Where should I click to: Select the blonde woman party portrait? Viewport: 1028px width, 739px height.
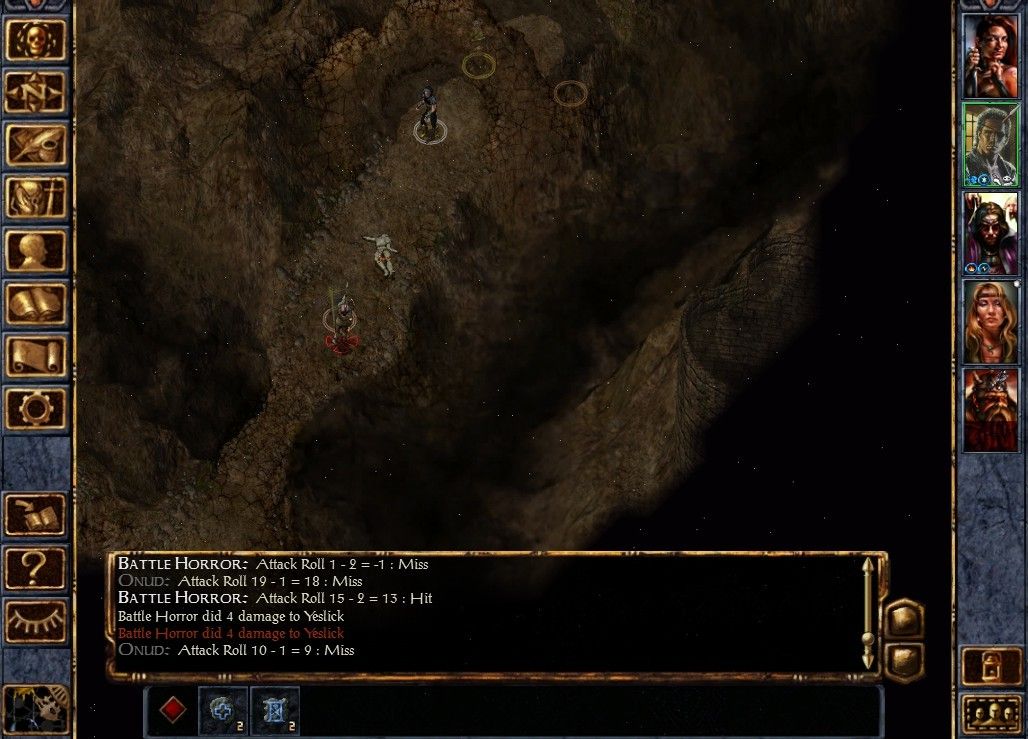(x=990, y=321)
